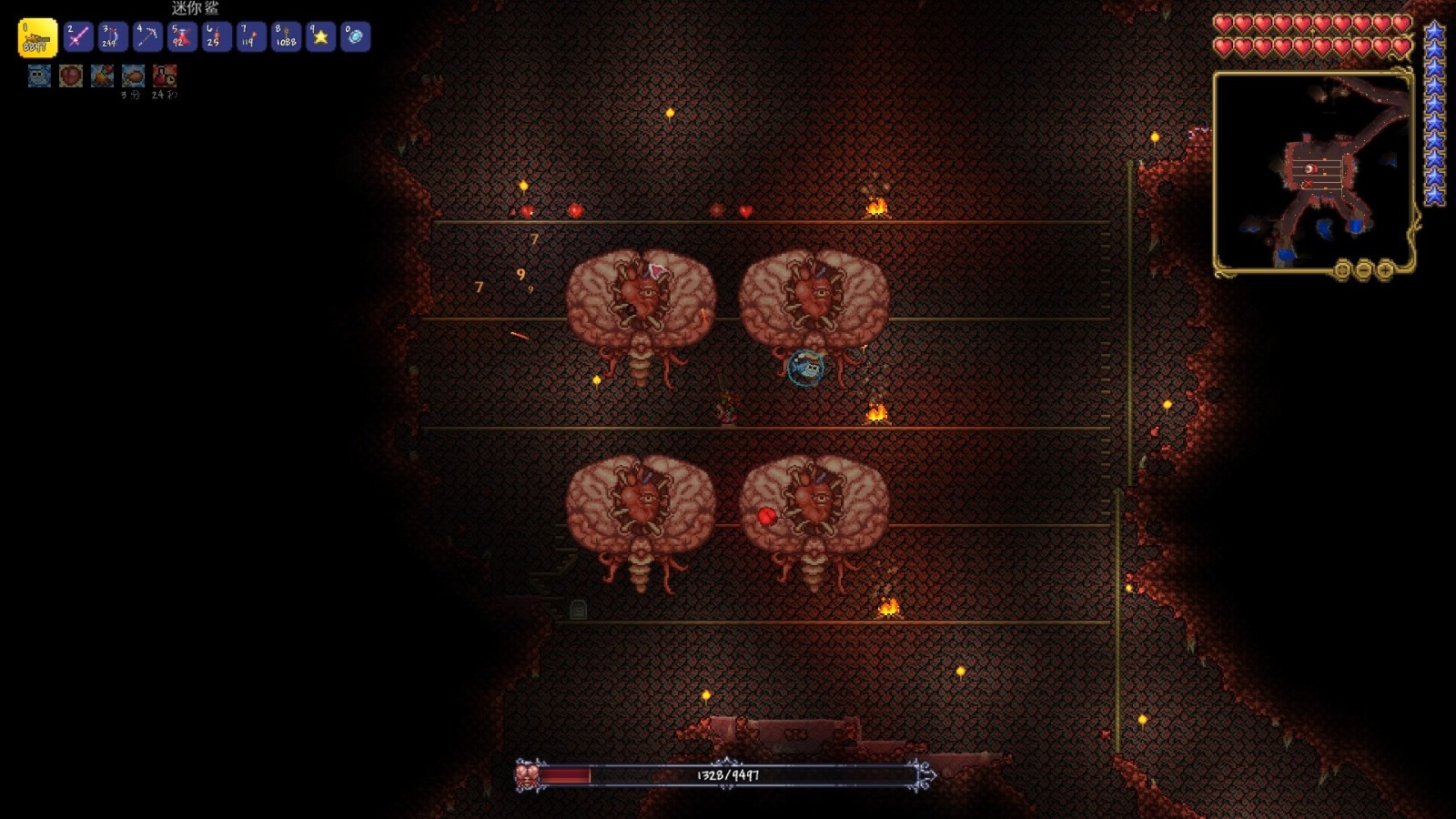Select the magic mirror hotbar slot
The image size is (1456, 819).
point(355,37)
